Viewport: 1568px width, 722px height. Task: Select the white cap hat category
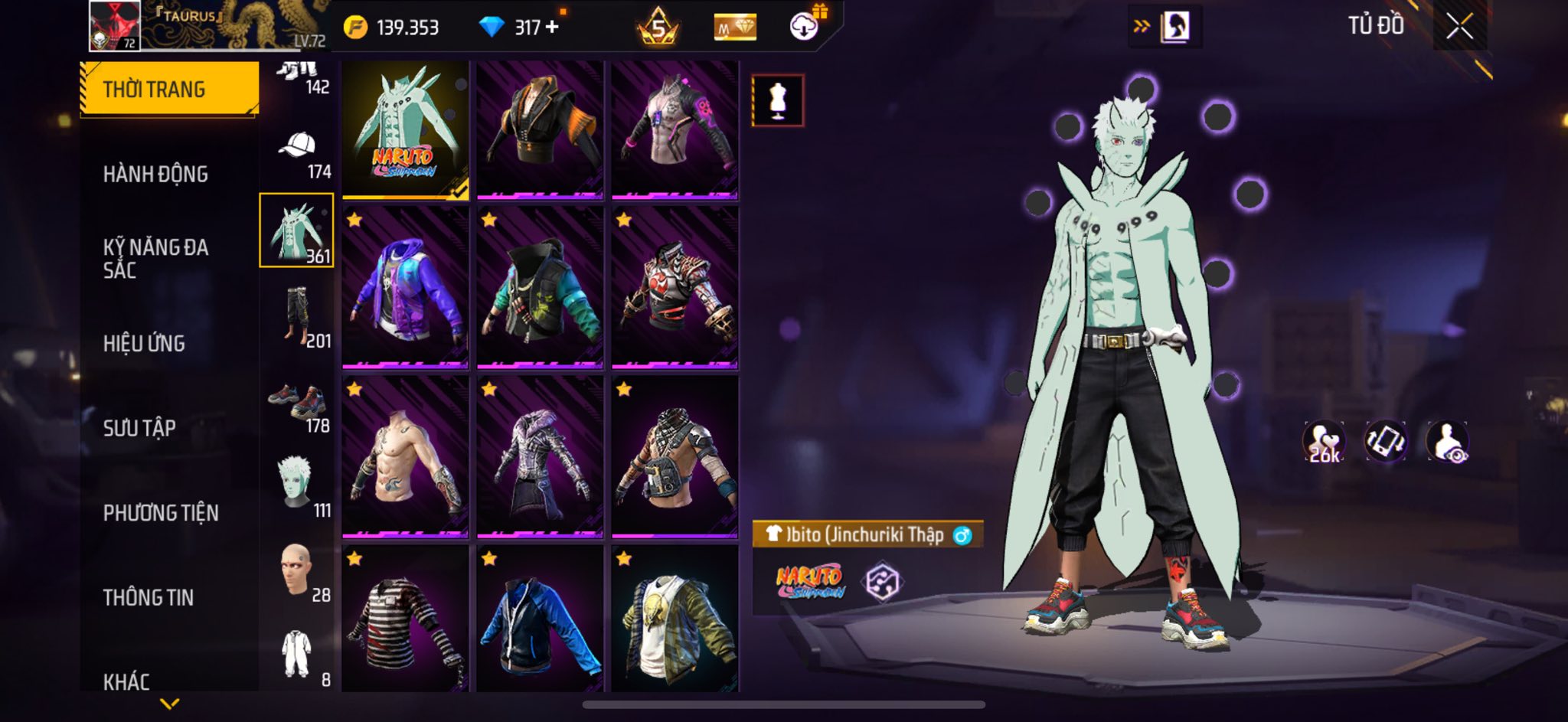pos(297,152)
